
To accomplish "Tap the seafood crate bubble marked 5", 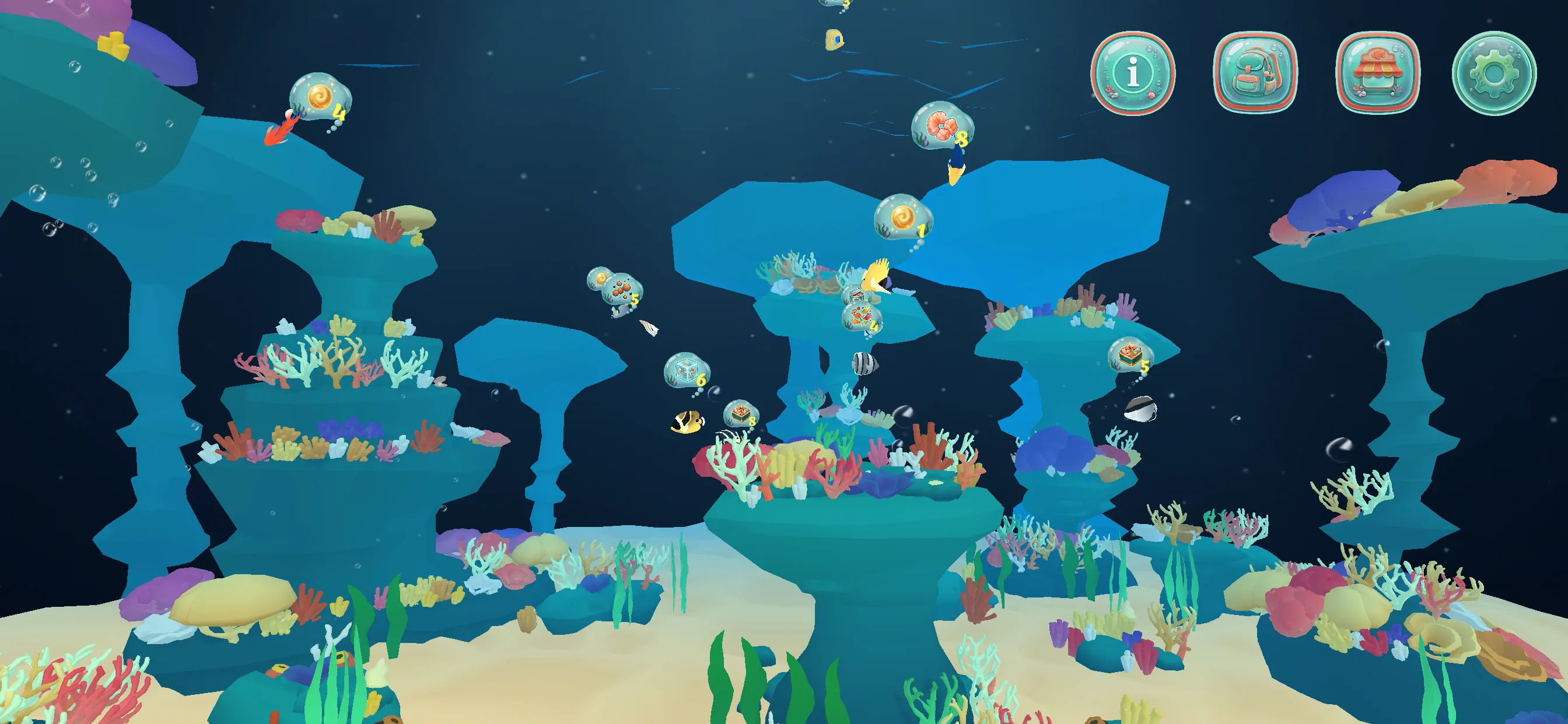I will click(1130, 354).
